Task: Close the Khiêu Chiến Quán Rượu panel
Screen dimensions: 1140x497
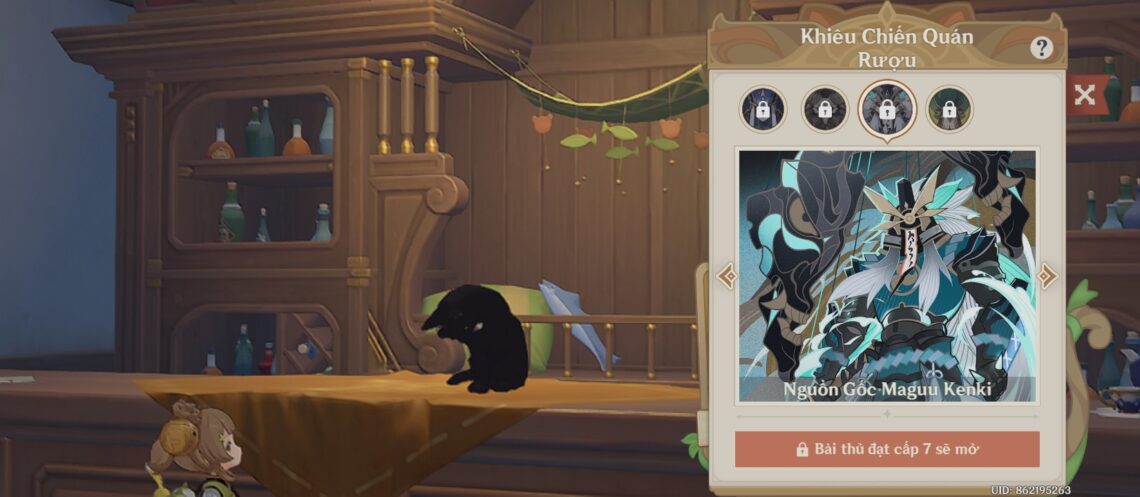Action: click(x=1085, y=96)
